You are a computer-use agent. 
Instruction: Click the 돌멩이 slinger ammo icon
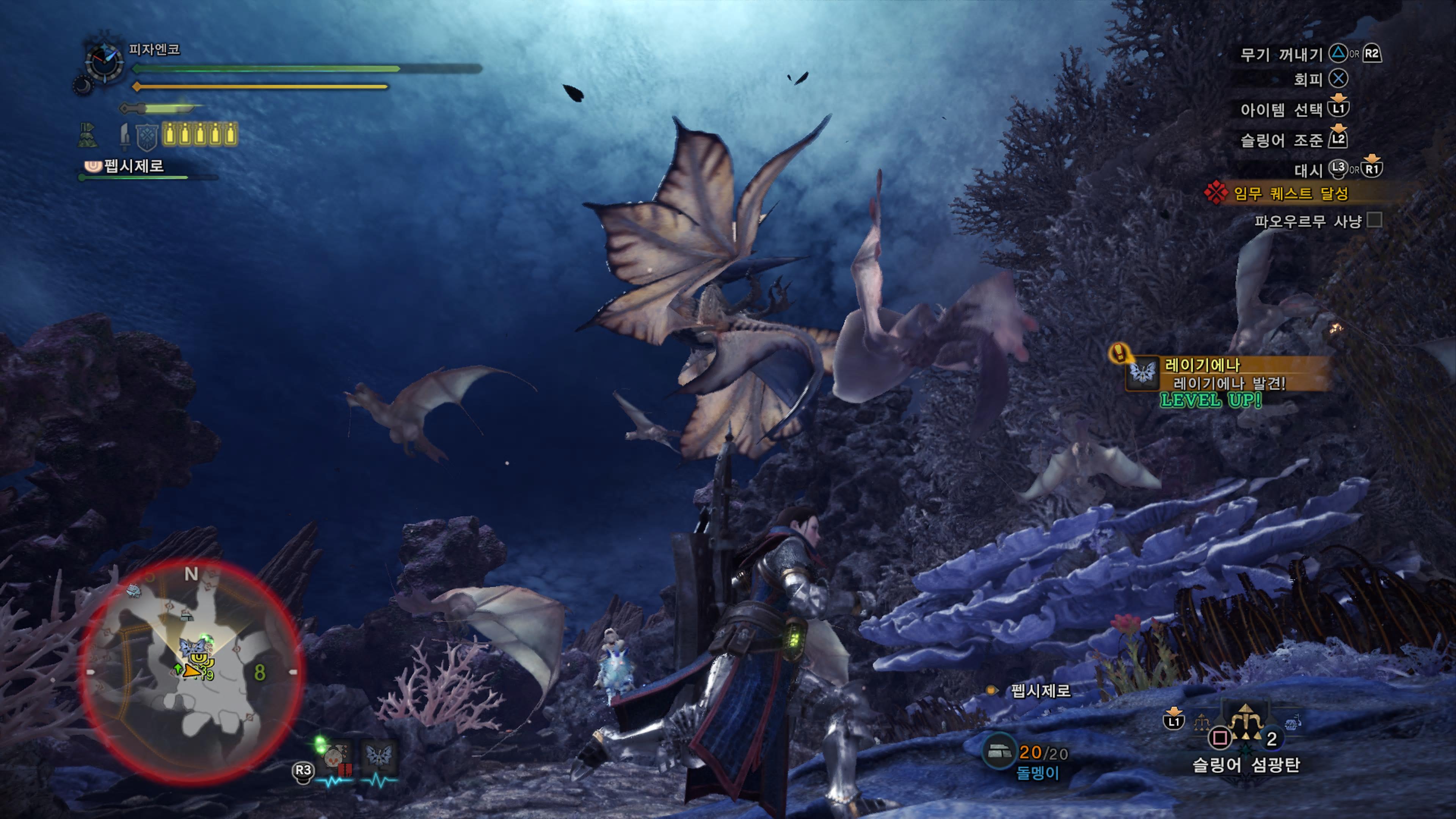pyautogui.click(x=998, y=752)
